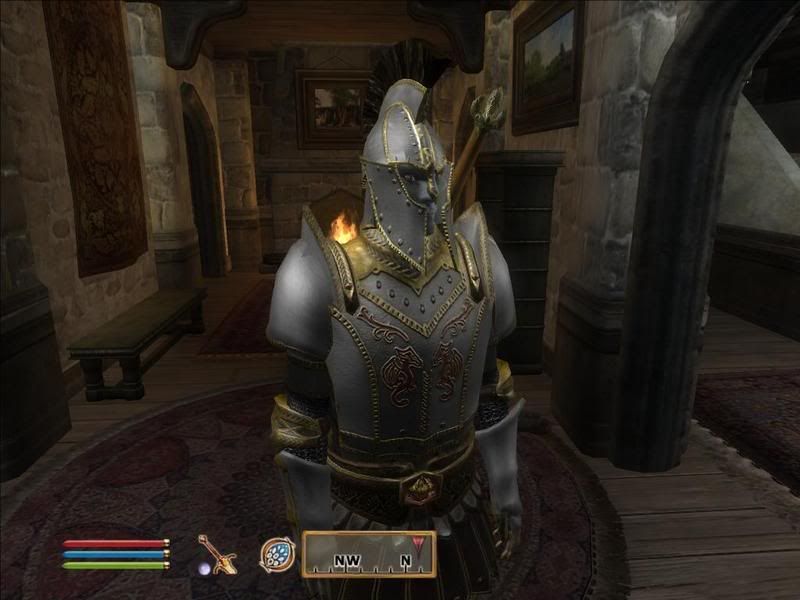Click the compass bar showing NW and N
Image resolution: width=800 pixels, height=600 pixels.
click(368, 554)
